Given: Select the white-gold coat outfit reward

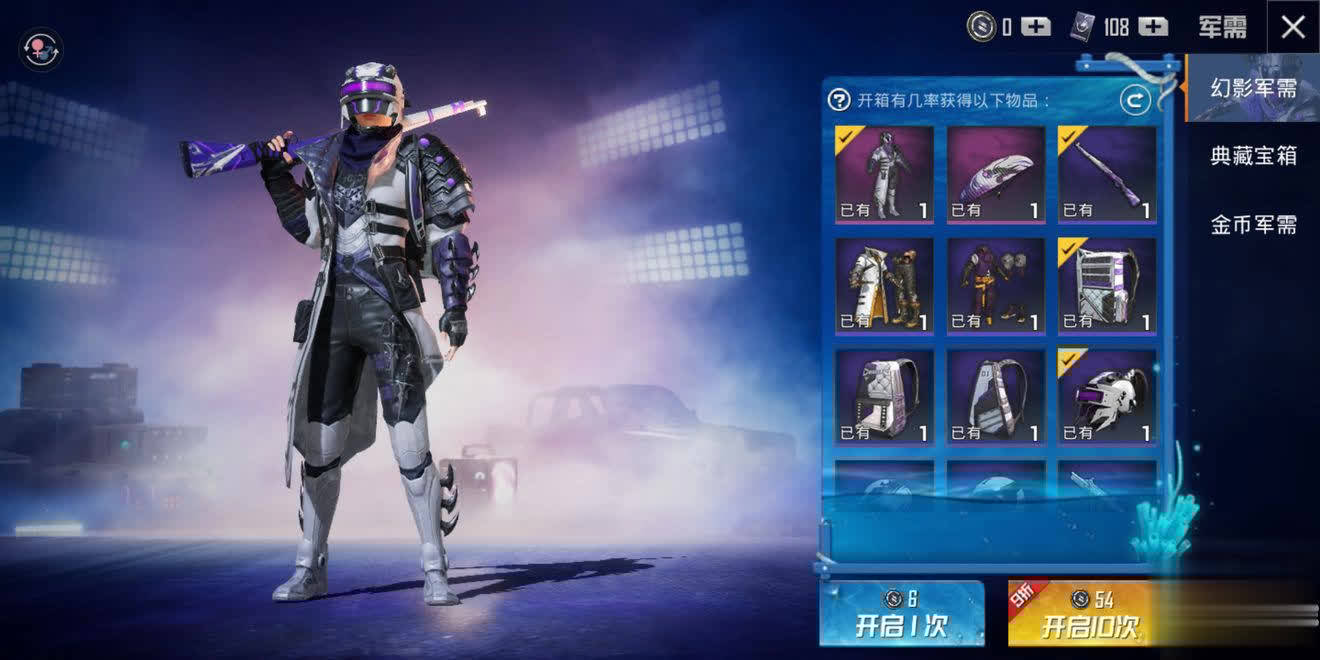Looking at the screenshot, I should point(884,286).
